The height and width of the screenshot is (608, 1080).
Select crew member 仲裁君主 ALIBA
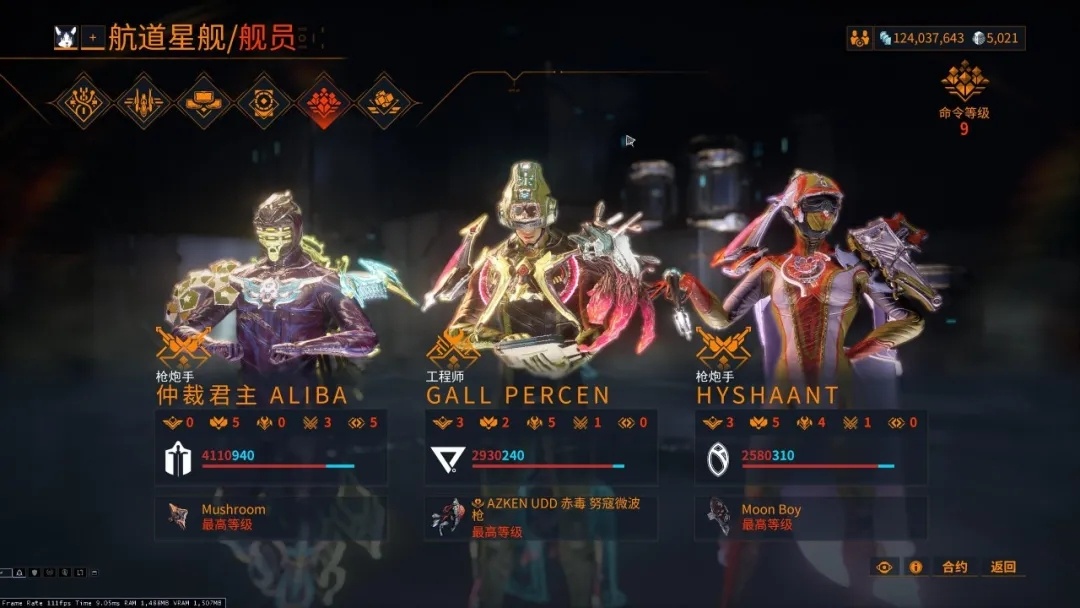(252, 394)
